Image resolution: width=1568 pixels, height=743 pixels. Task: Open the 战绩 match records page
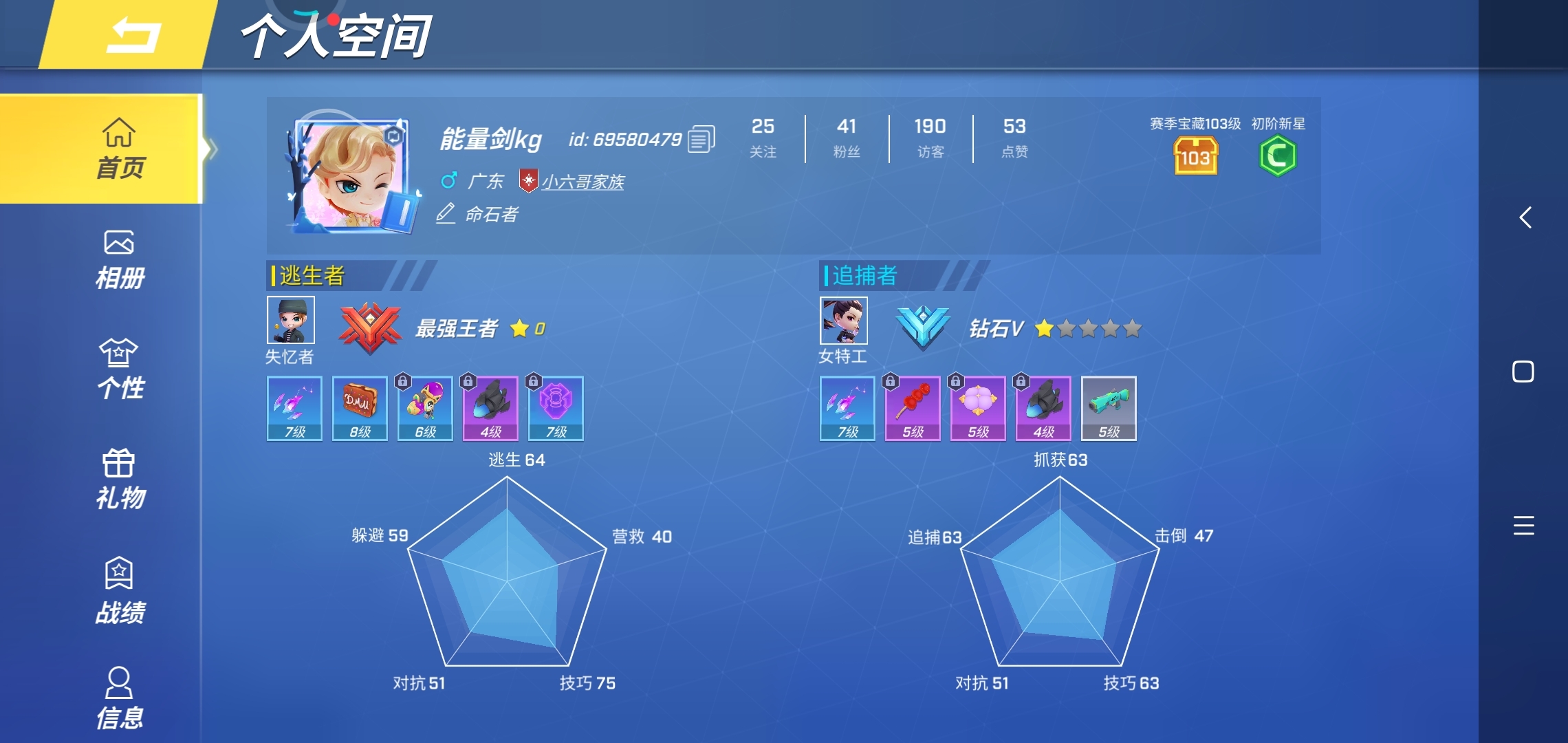[x=118, y=588]
